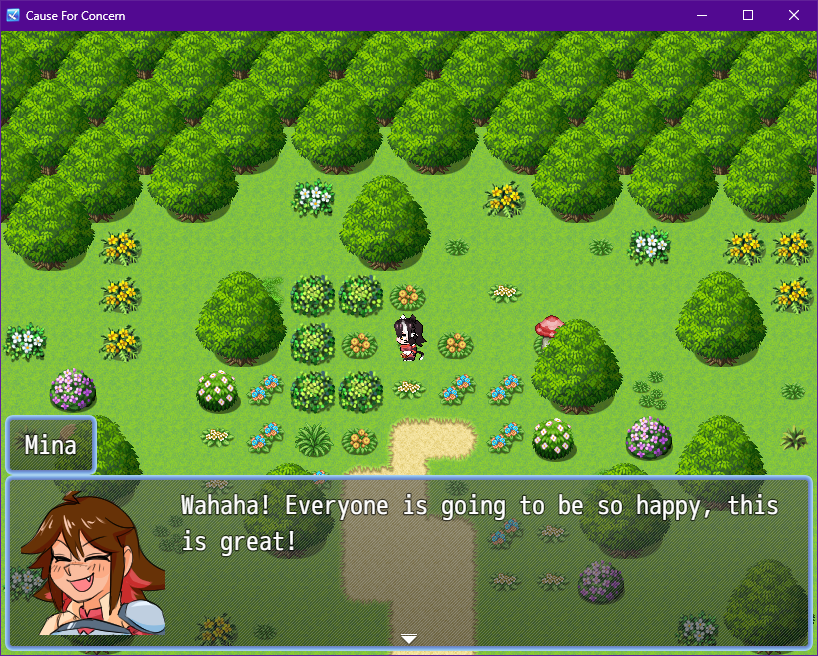Maximize the game window

748,16
